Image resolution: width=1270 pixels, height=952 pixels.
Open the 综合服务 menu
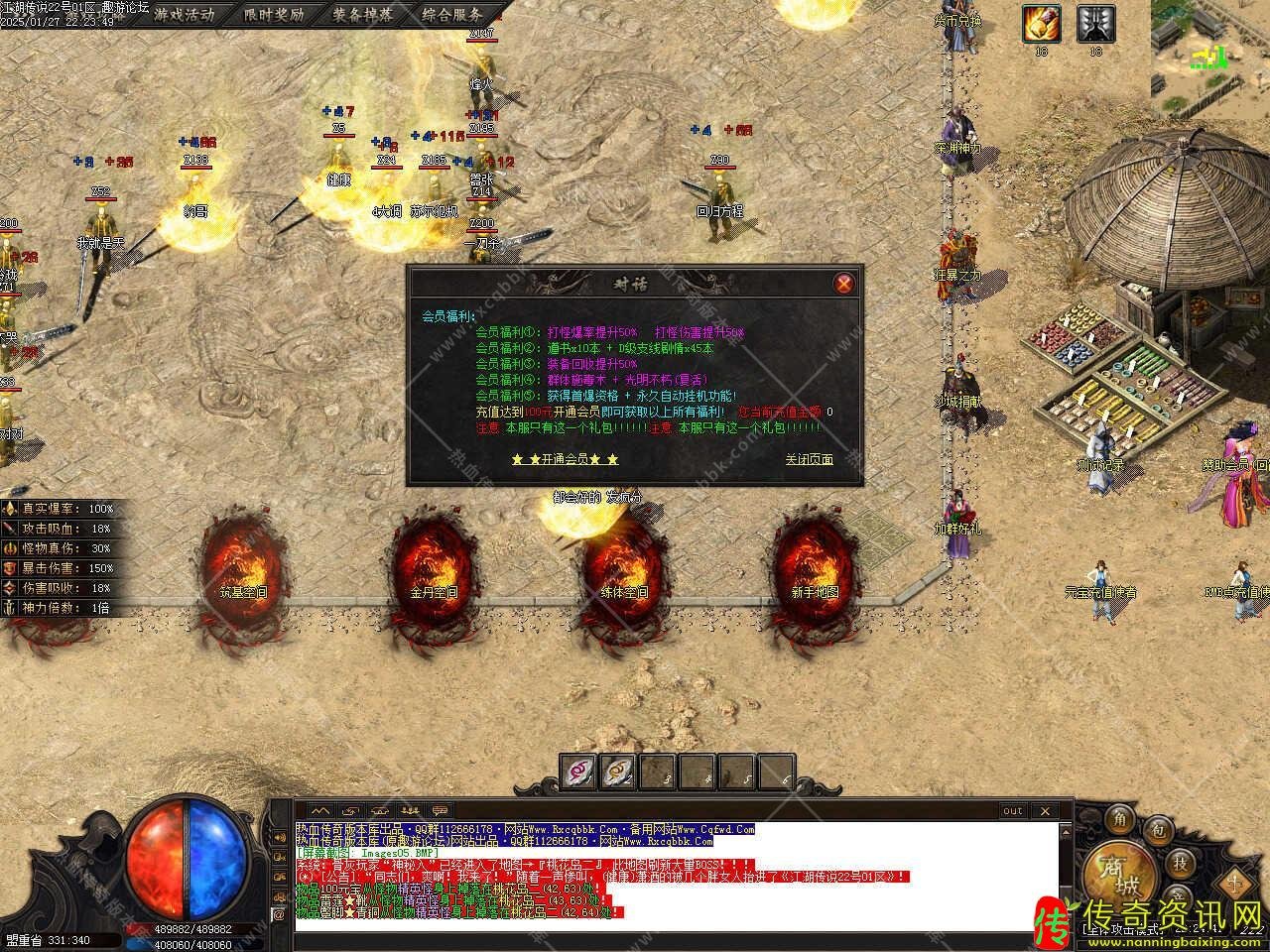(451, 14)
